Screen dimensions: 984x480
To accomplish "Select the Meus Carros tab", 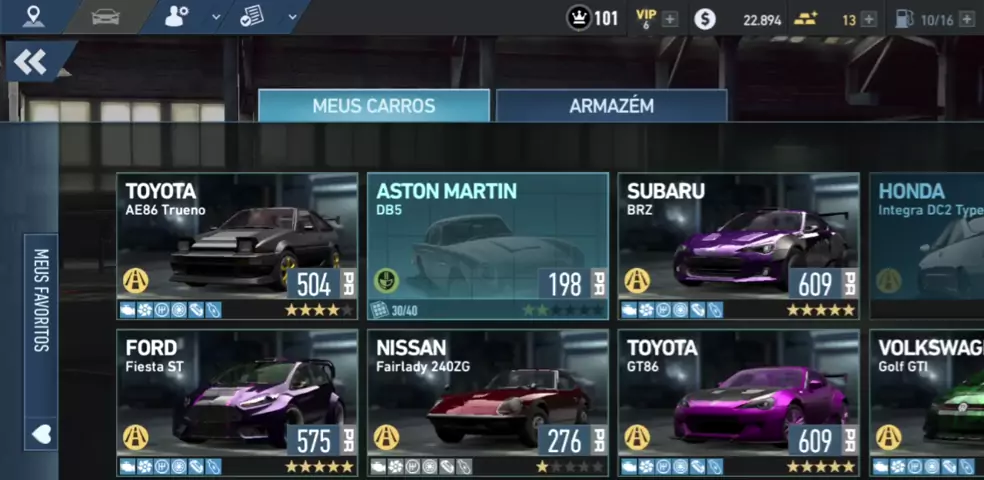I will tap(373, 106).
